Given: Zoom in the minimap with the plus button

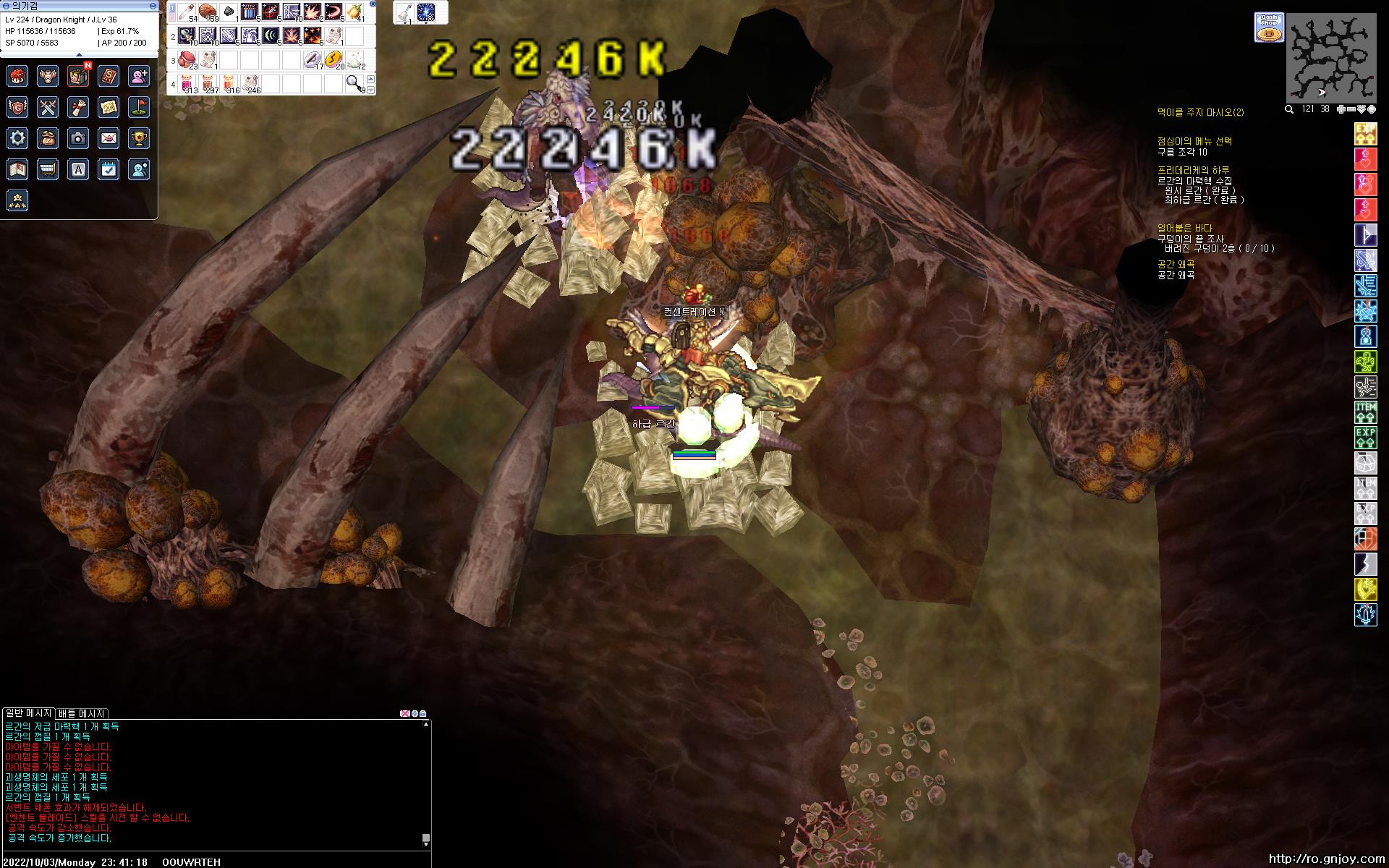Looking at the screenshot, I should tap(1341, 109).
